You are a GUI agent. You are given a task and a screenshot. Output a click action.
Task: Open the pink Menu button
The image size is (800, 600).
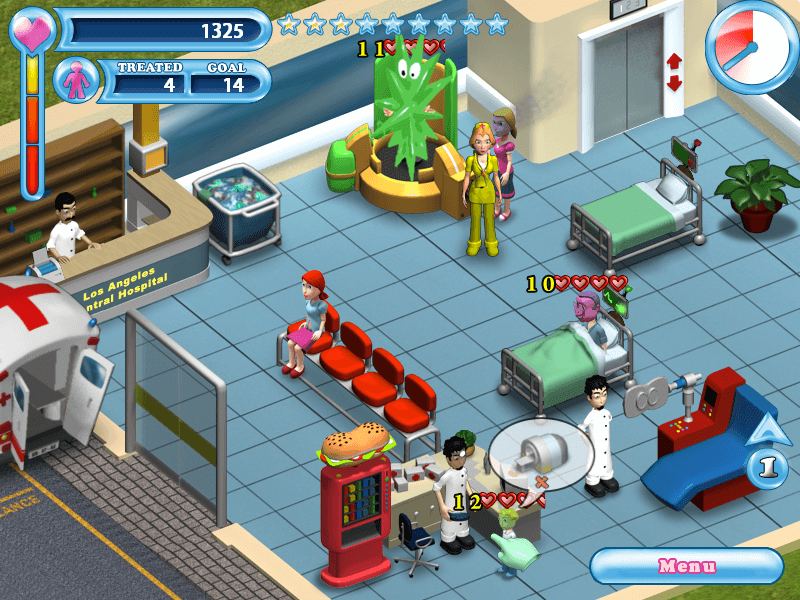coord(686,566)
